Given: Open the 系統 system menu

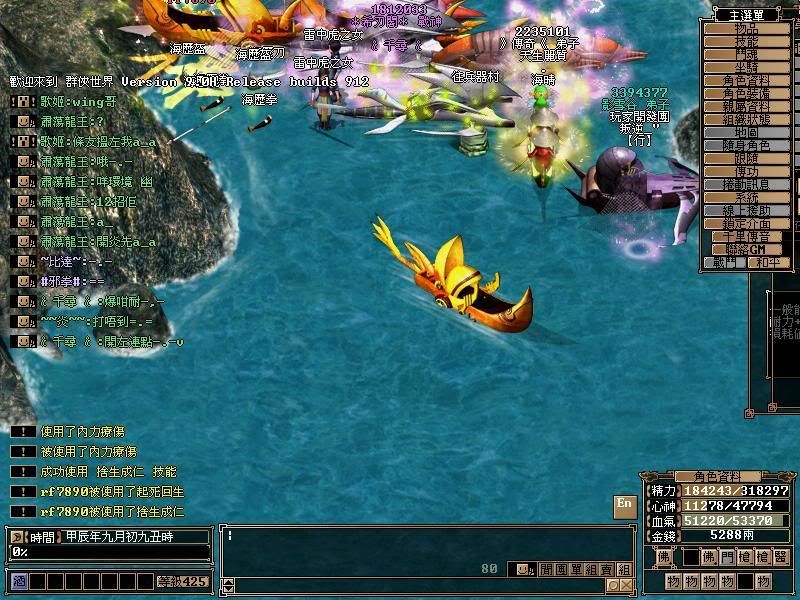Looking at the screenshot, I should pos(746,198).
